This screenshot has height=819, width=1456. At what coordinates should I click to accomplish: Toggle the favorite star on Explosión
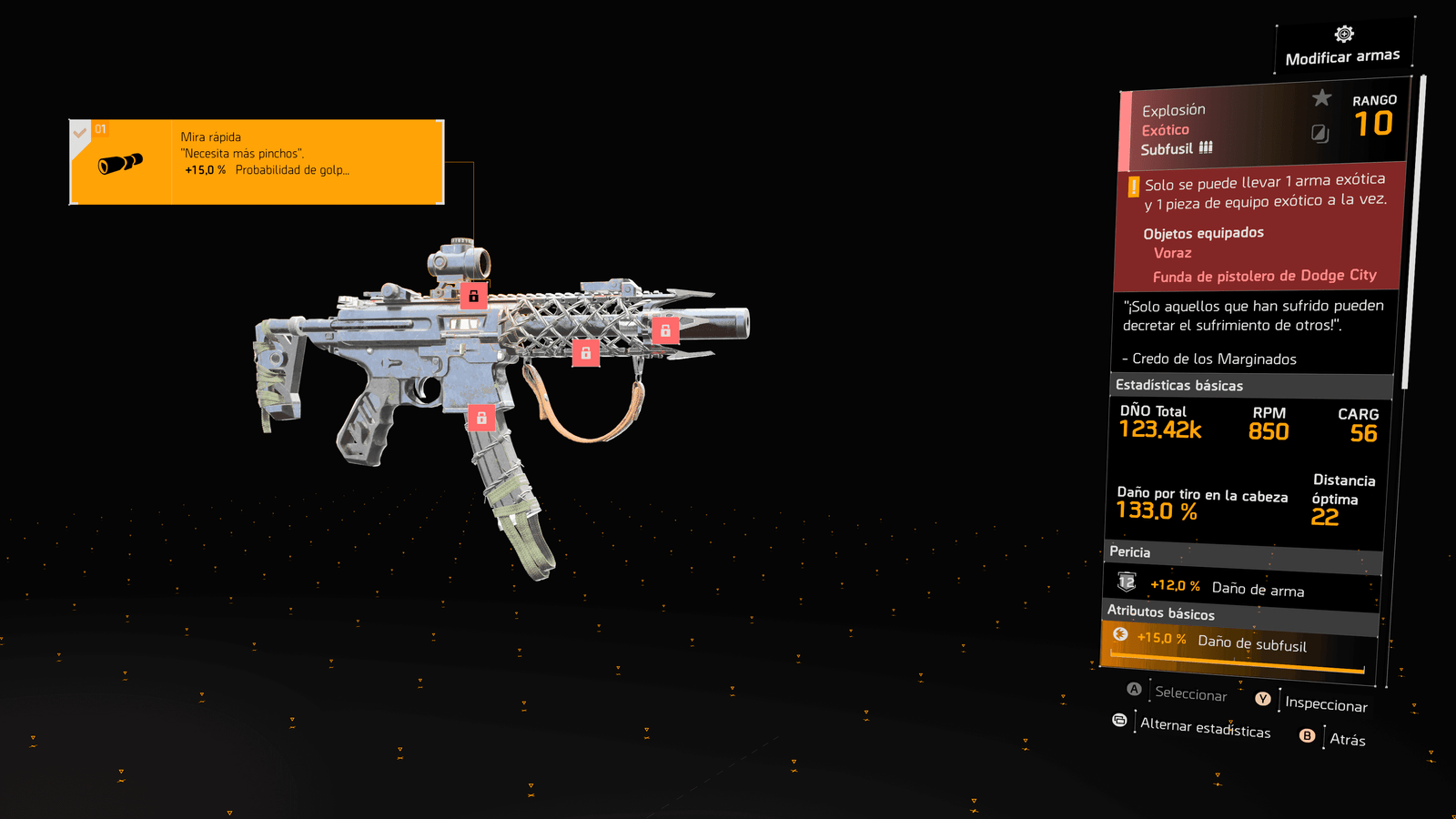[1321, 97]
